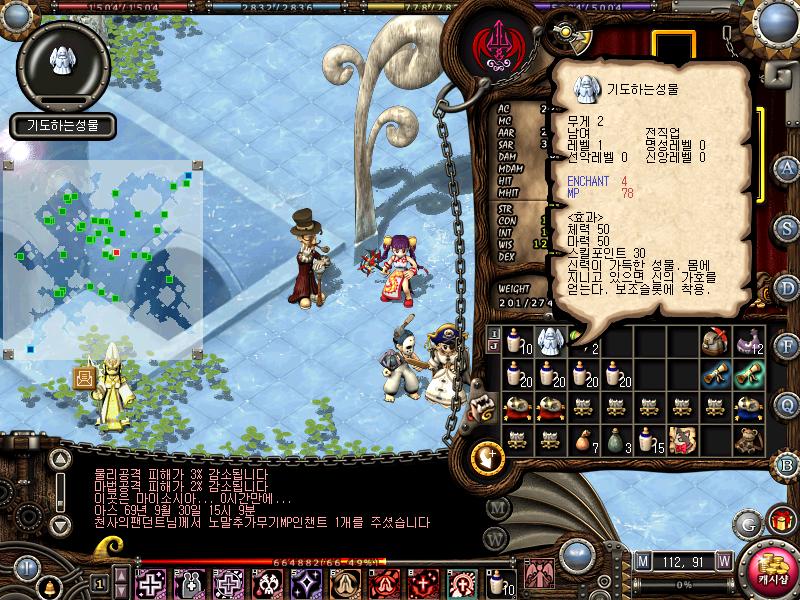Choose the blue-glowing scroll item
This screenshot has width=800, height=600.
[x=716, y=373]
